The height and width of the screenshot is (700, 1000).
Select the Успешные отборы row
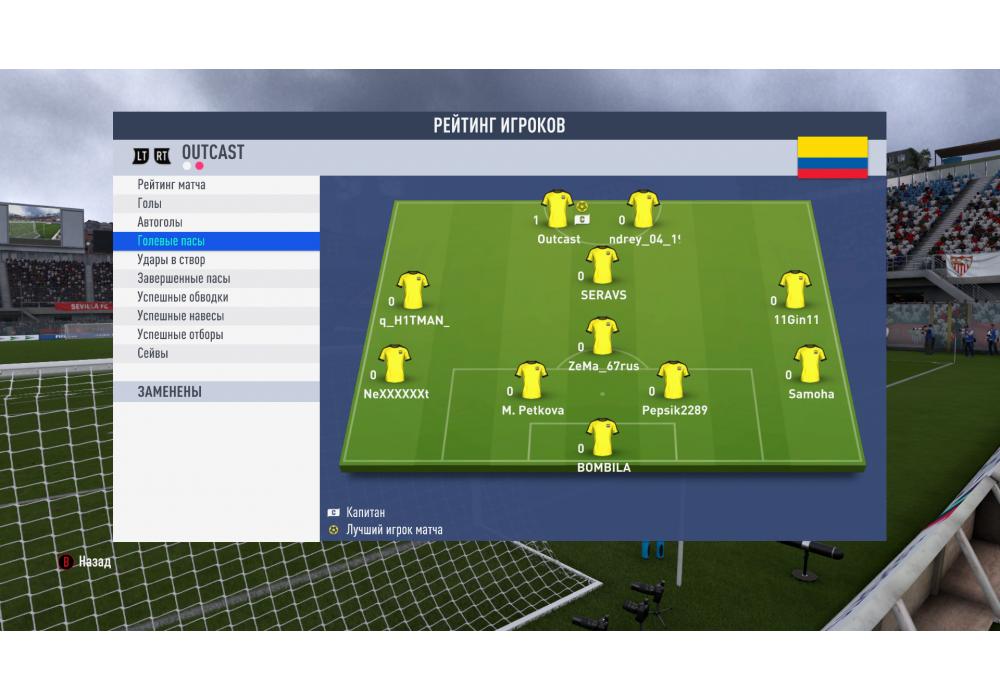pos(216,335)
